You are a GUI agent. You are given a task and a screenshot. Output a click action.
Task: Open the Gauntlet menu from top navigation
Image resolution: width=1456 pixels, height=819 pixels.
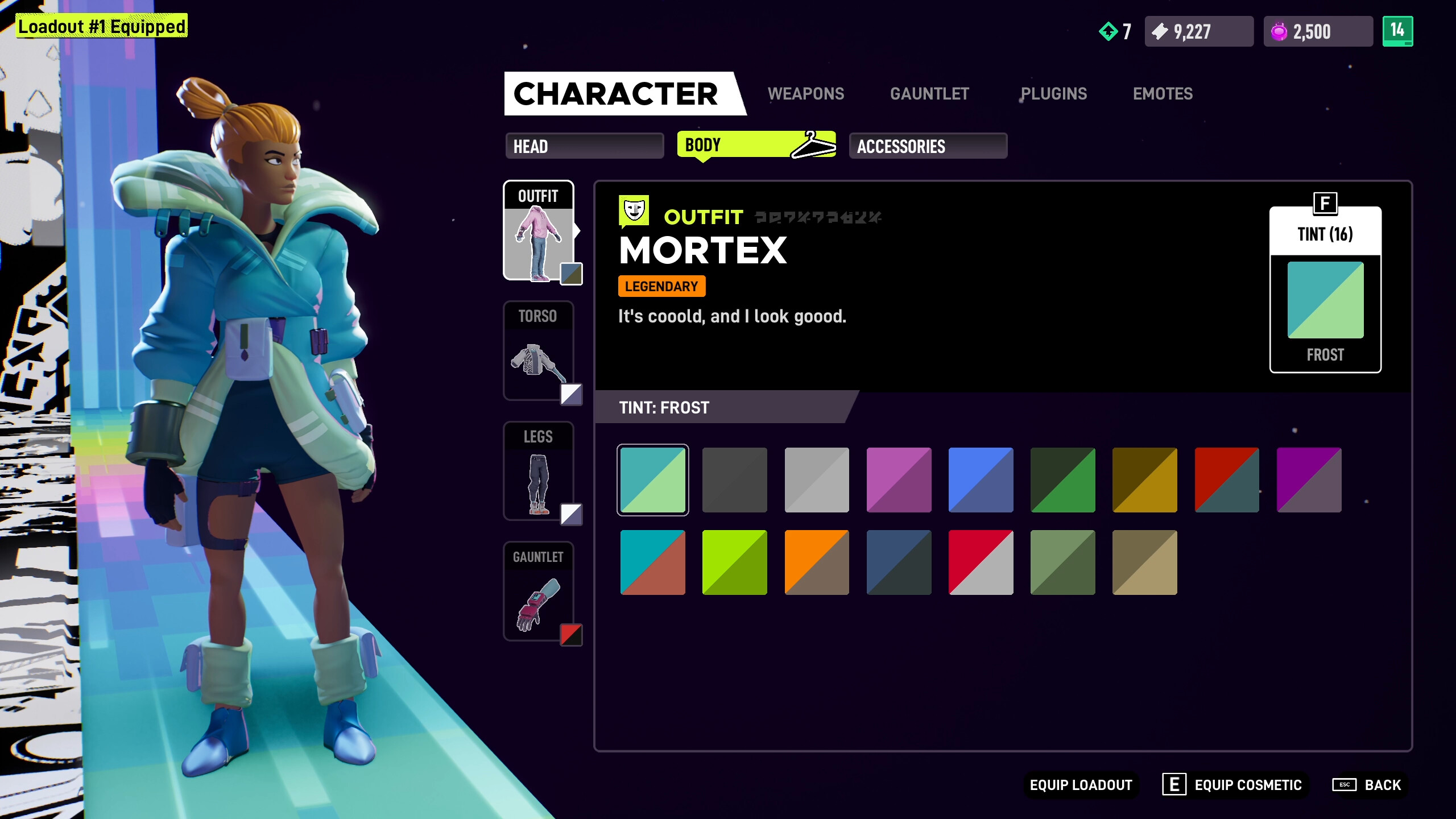click(929, 94)
